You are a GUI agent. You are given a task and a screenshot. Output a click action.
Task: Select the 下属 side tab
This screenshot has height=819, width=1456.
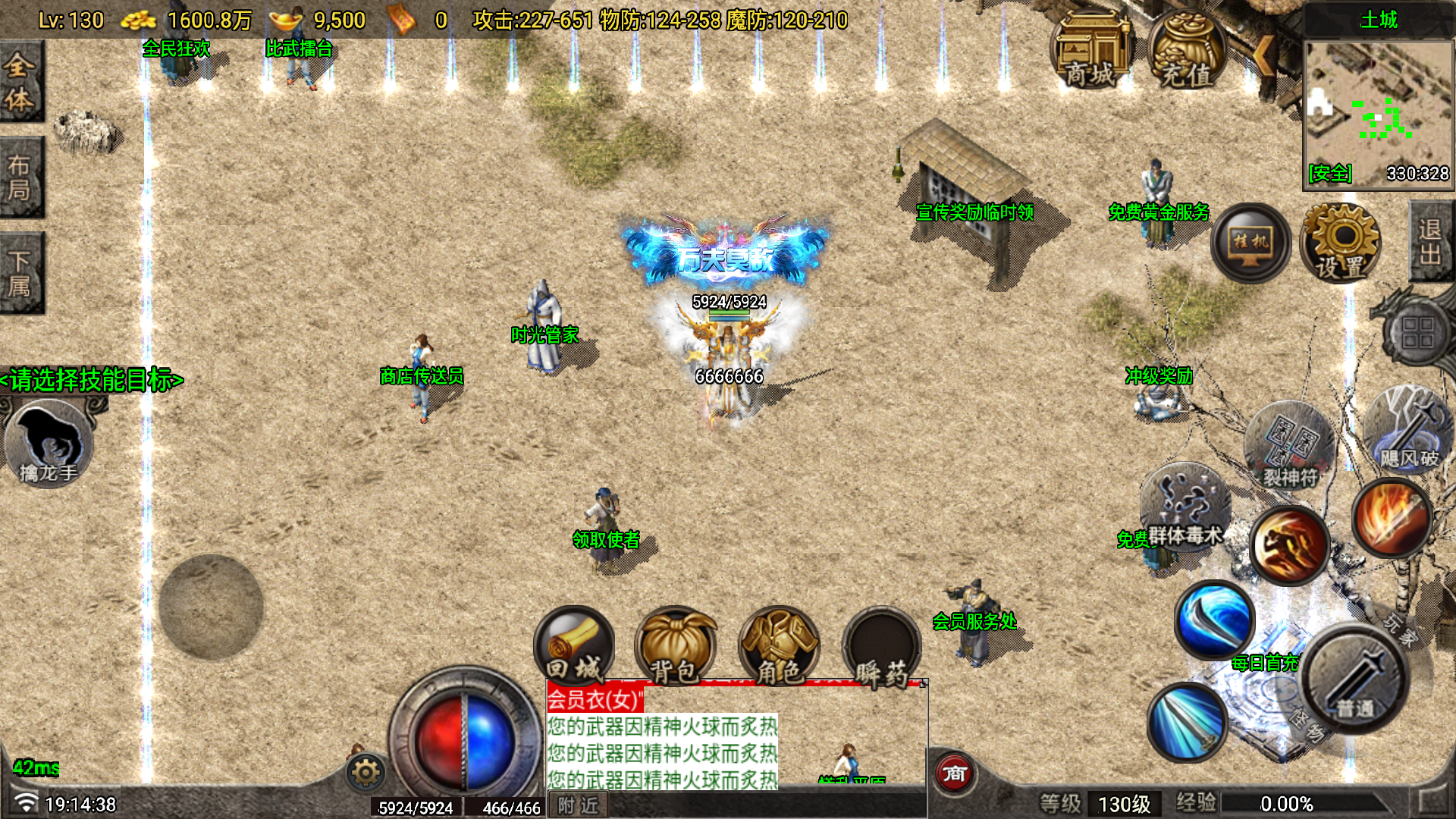20,273
